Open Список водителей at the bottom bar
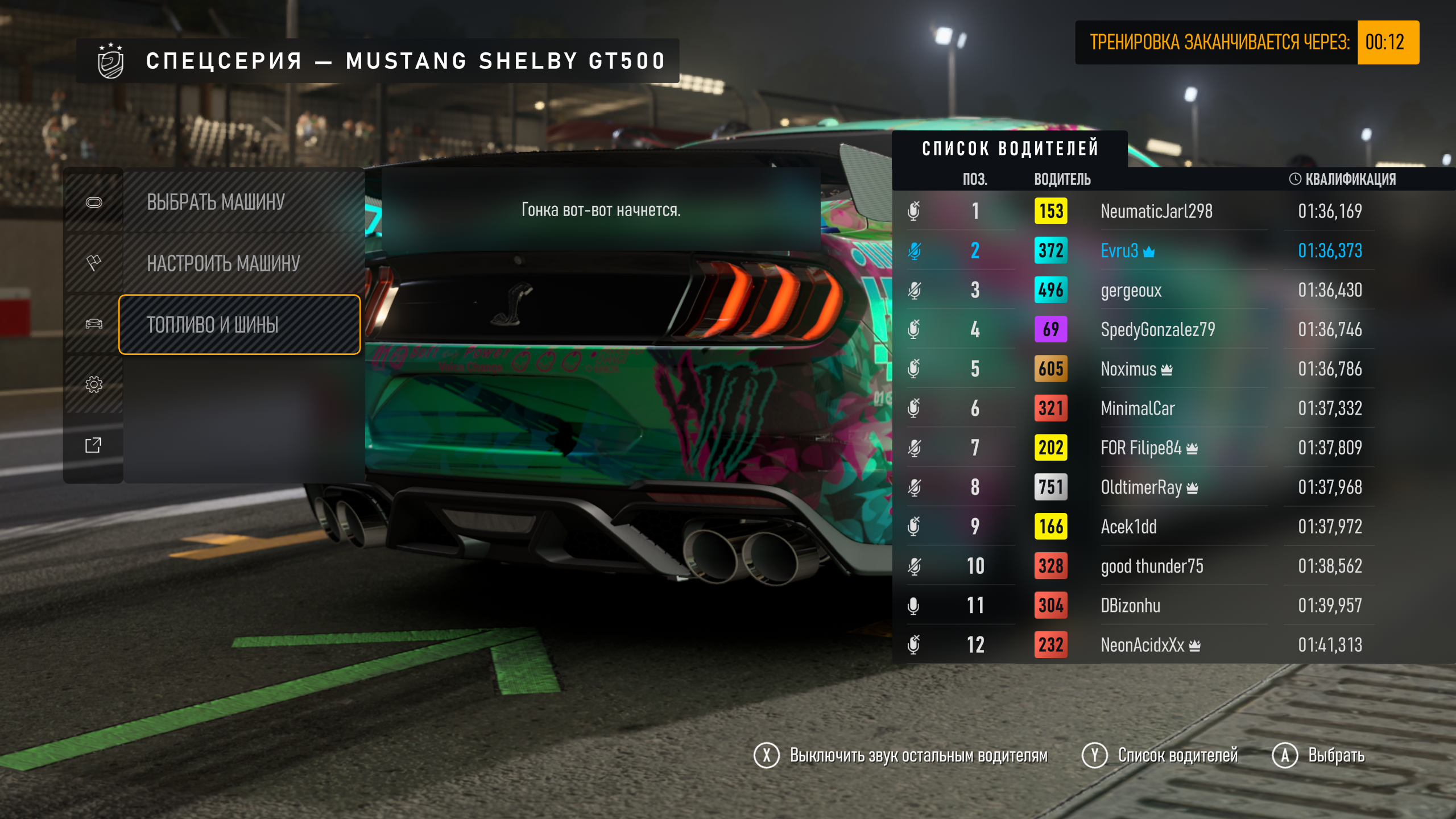The height and width of the screenshot is (819, 1456). pyautogui.click(x=1177, y=756)
